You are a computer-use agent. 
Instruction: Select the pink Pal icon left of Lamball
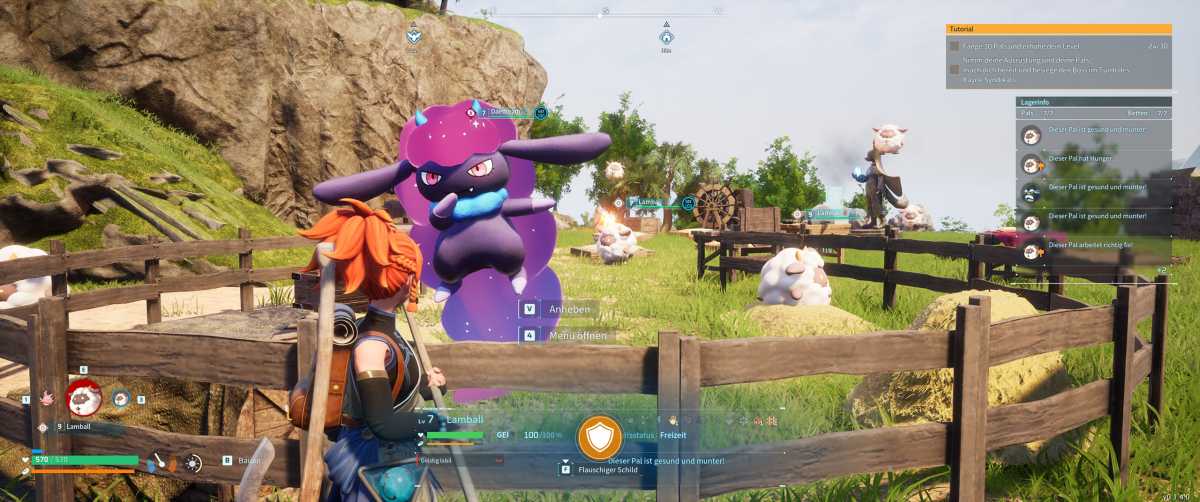(46, 400)
